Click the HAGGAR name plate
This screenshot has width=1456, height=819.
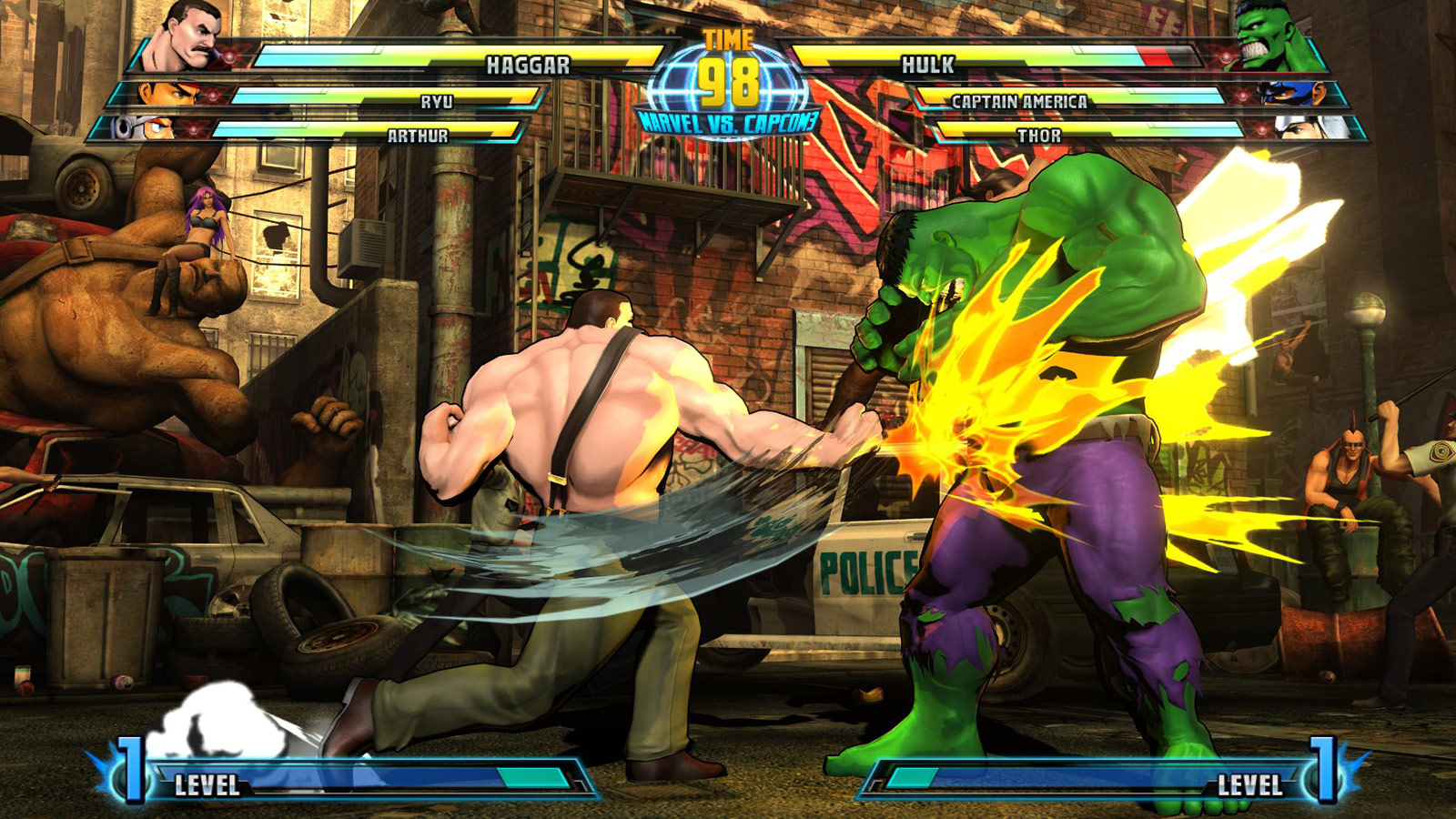tap(528, 63)
